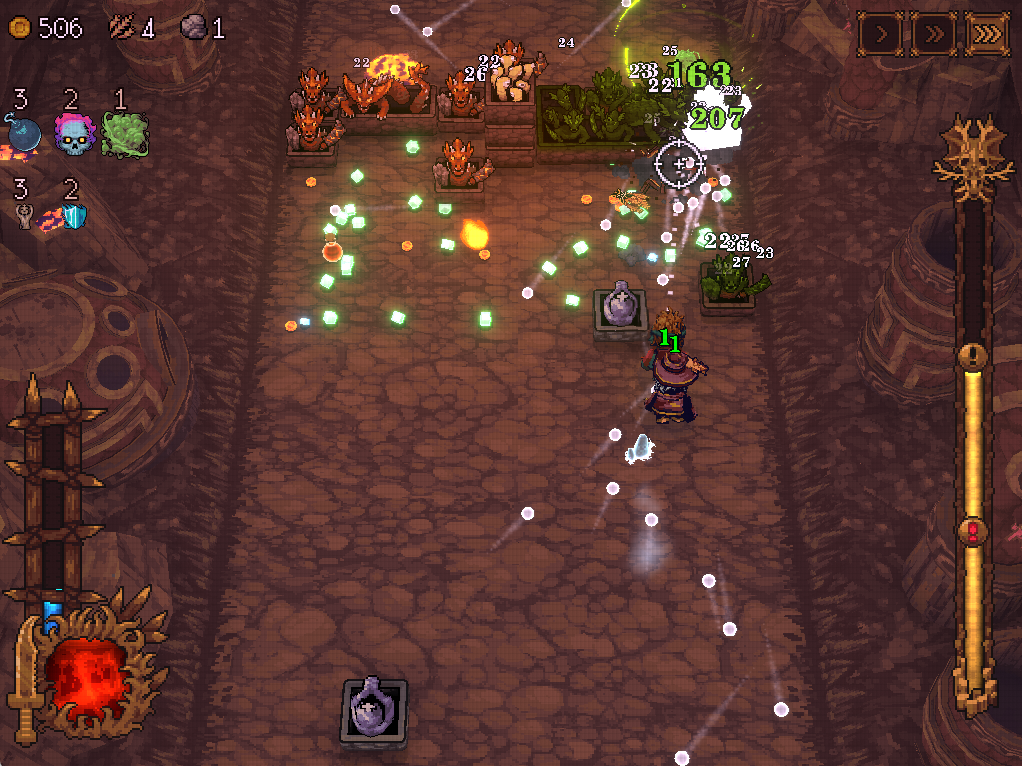Switch to double-arrow game speed

tap(934, 34)
